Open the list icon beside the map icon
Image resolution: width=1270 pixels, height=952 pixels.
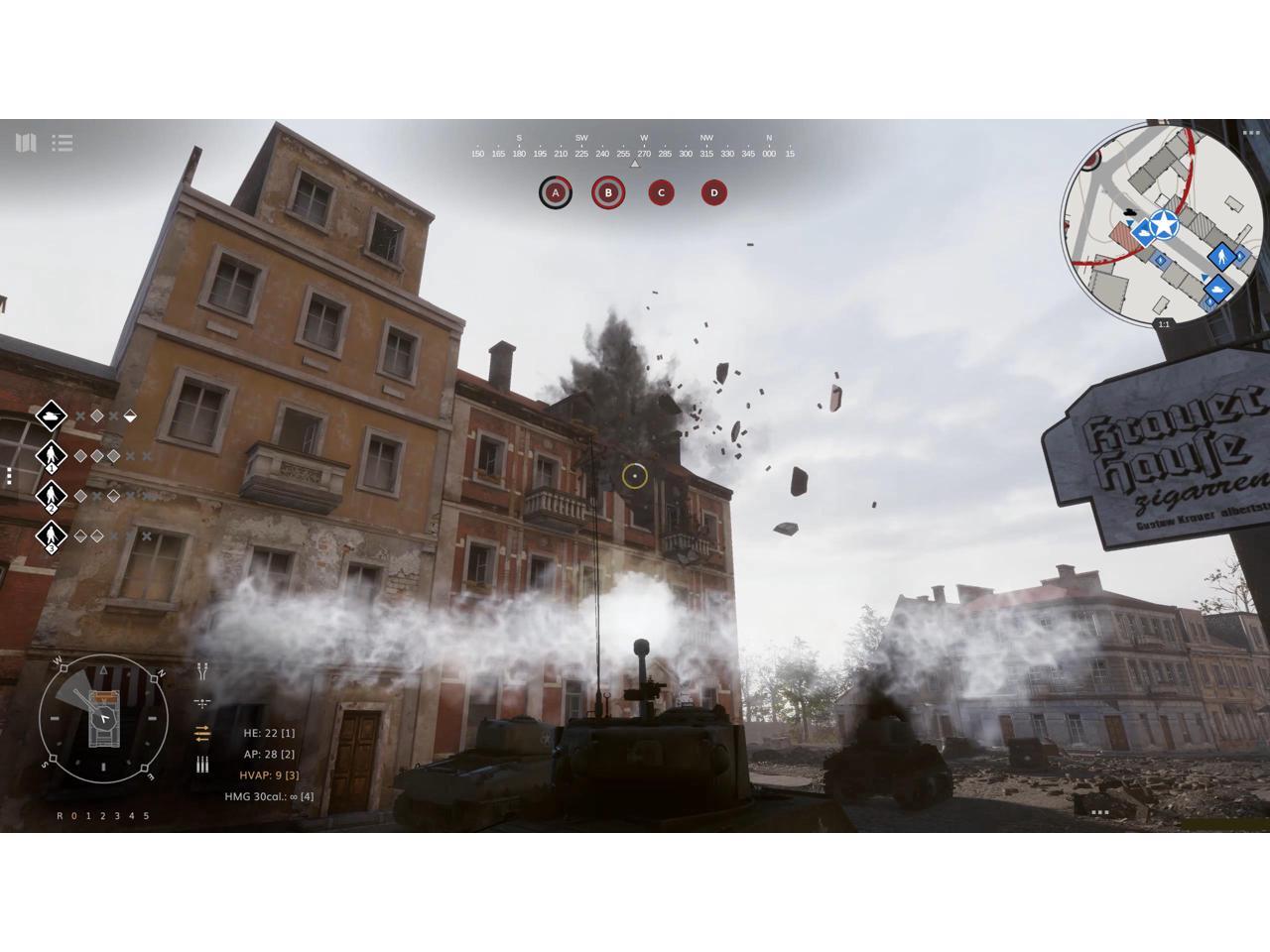pos(63,143)
